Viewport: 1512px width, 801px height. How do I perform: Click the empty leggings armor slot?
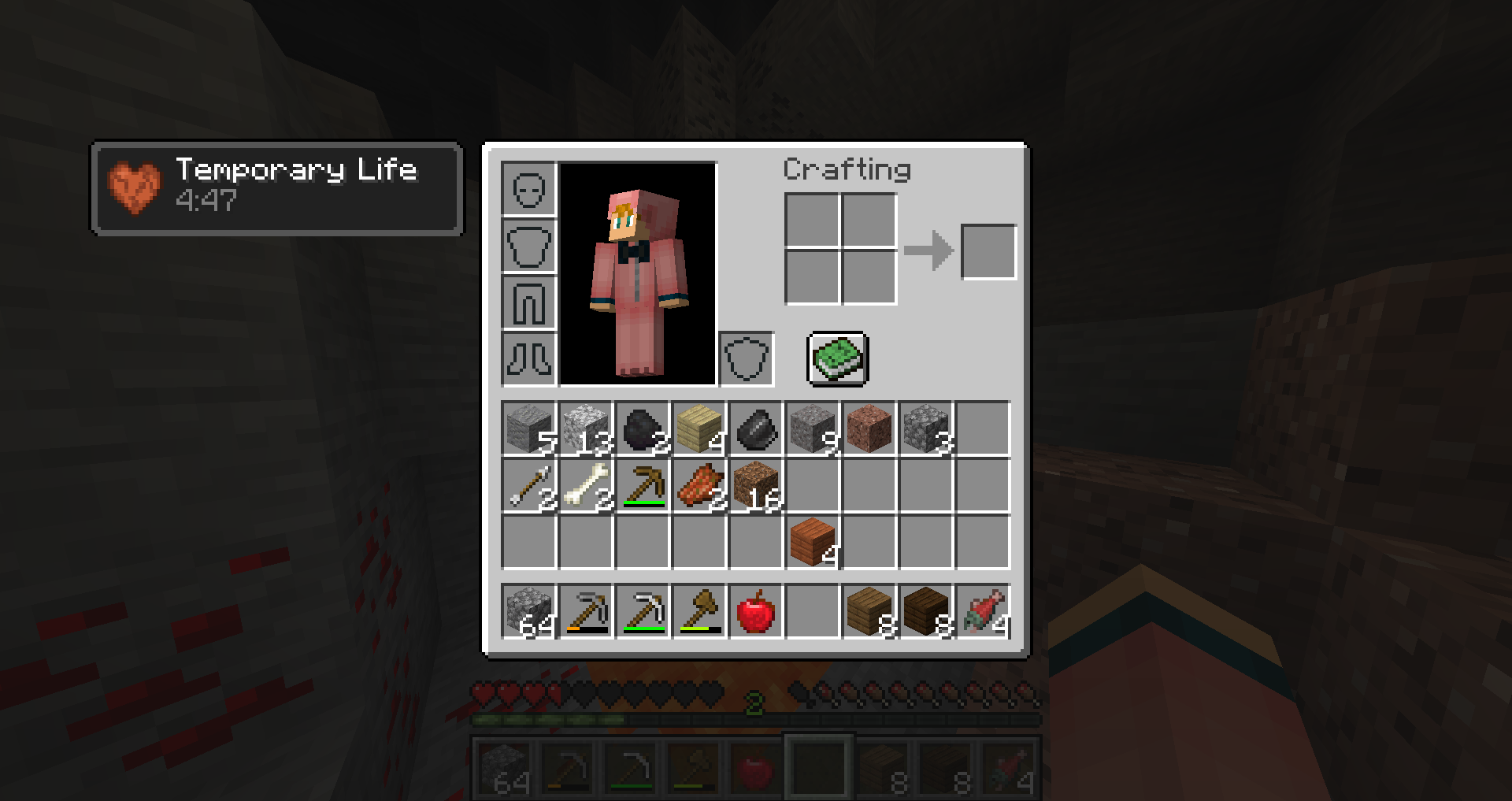tap(528, 302)
